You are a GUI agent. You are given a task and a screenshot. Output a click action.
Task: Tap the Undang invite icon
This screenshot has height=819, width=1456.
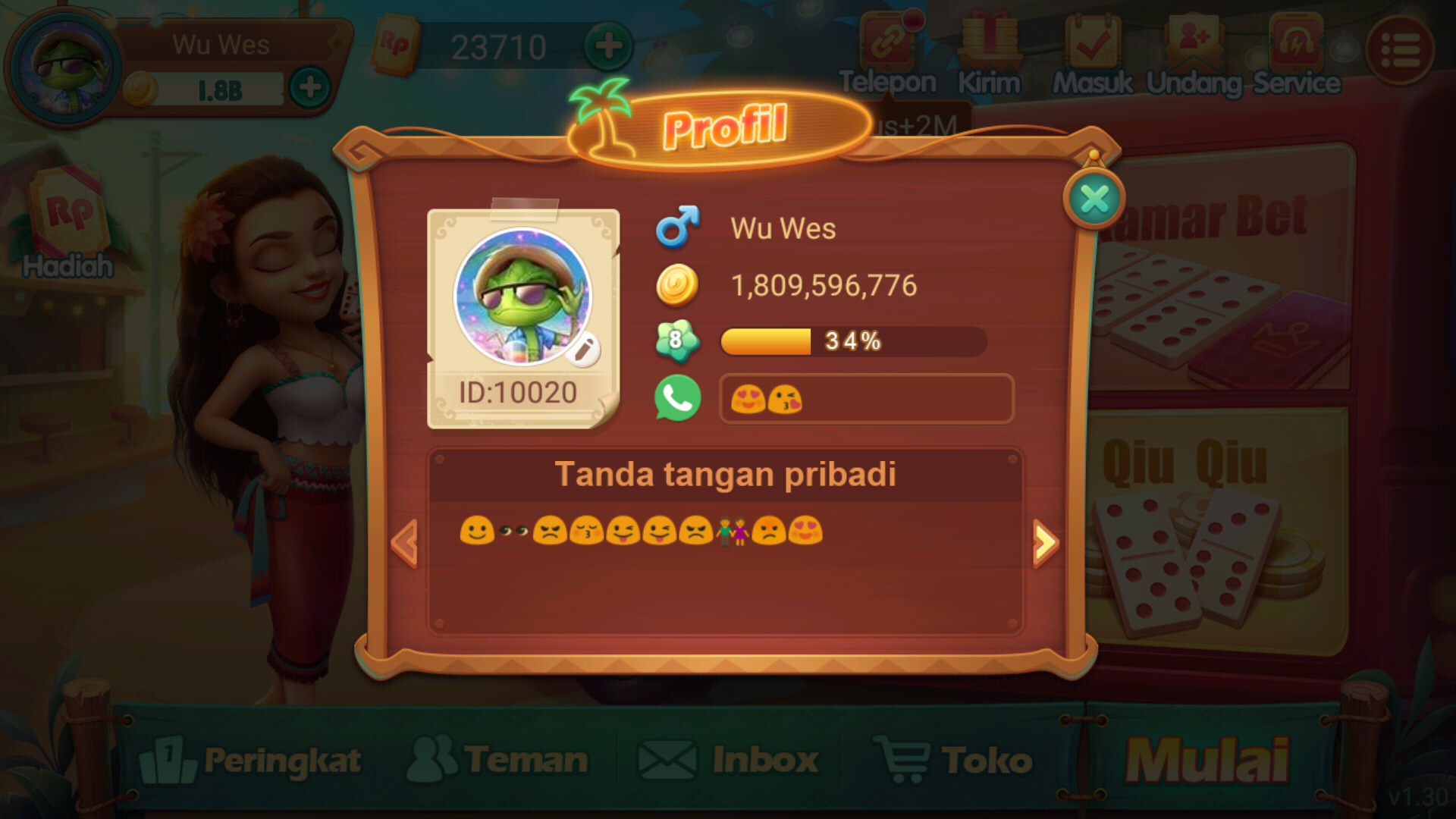tap(1194, 55)
